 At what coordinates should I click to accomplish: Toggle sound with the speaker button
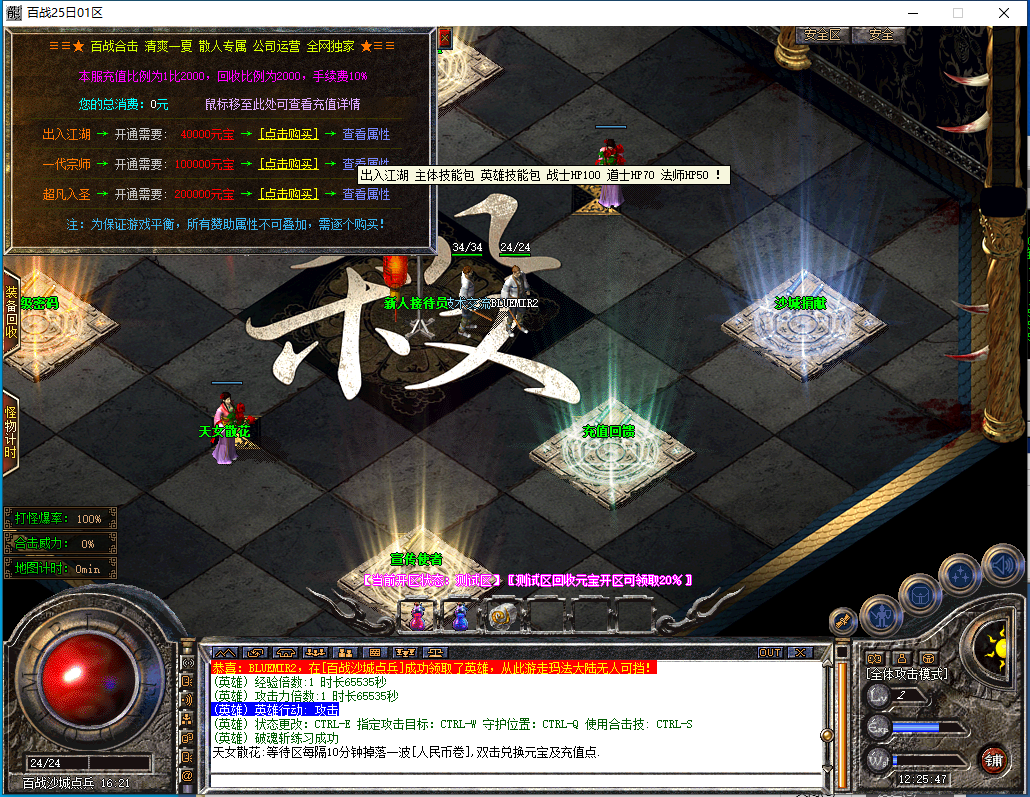(1001, 564)
